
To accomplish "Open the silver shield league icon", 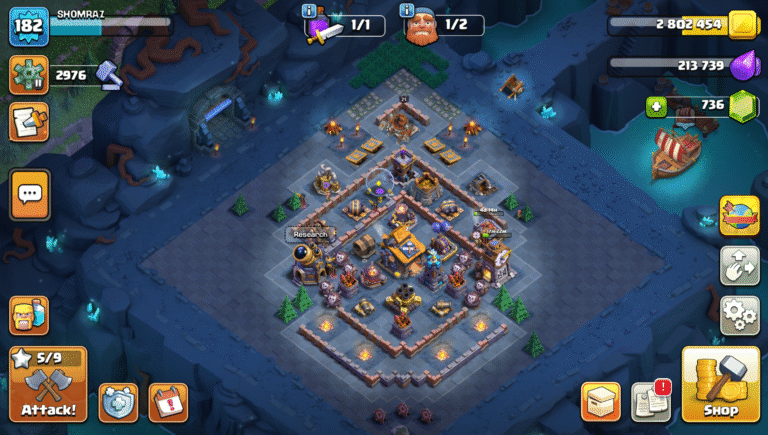I will tap(118, 401).
